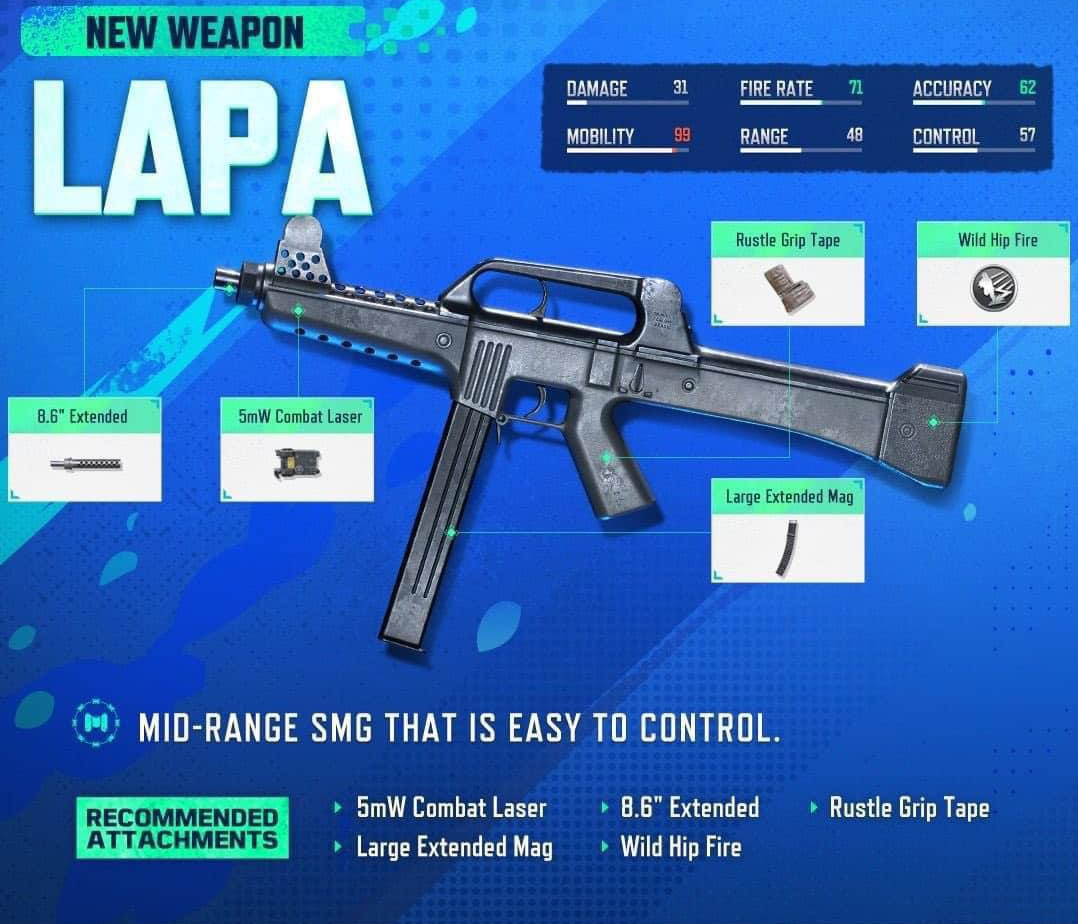This screenshot has height=924, width=1078.
Task: Click the Large Extended Mag attachment card
Action: click(788, 530)
